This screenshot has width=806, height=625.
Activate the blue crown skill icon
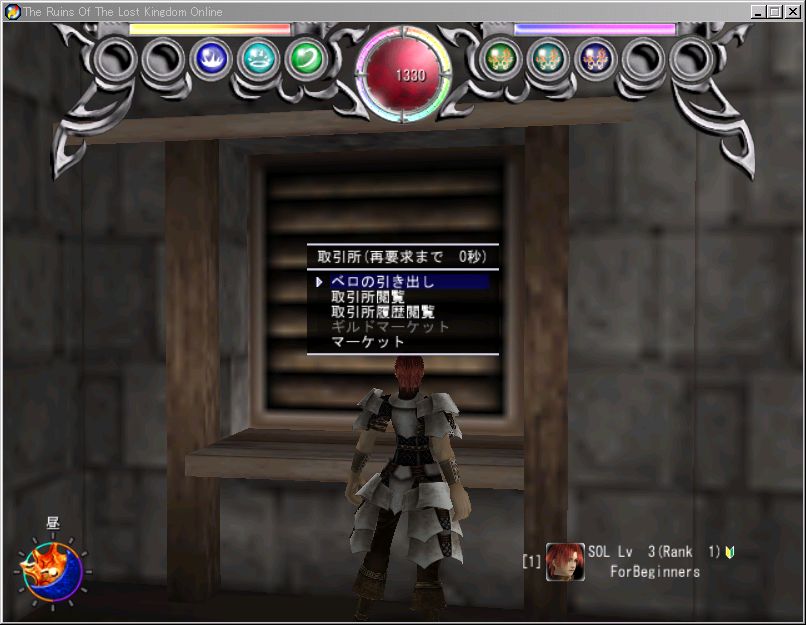[212, 59]
